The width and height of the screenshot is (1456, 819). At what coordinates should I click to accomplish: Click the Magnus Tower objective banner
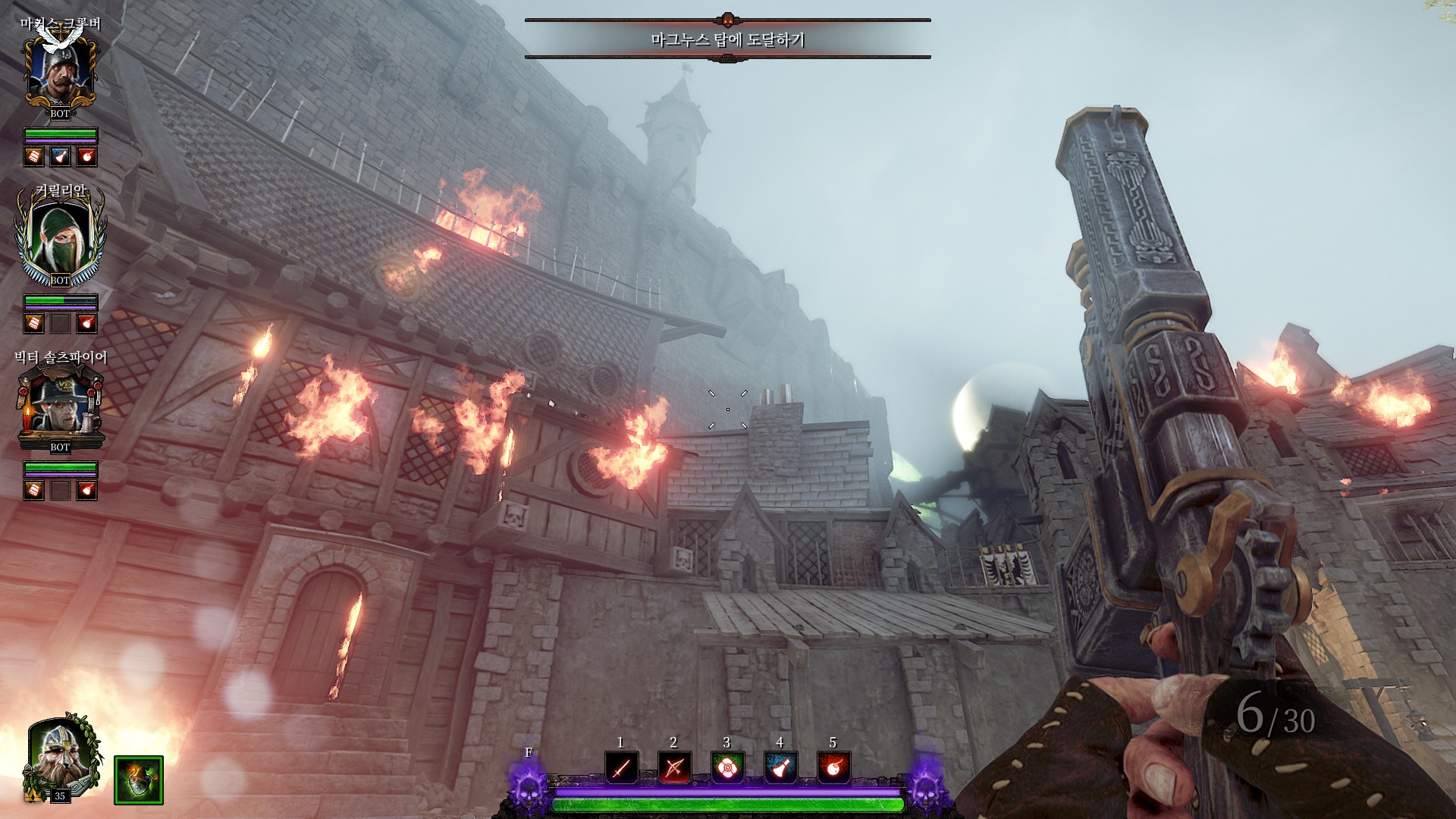pos(727,39)
